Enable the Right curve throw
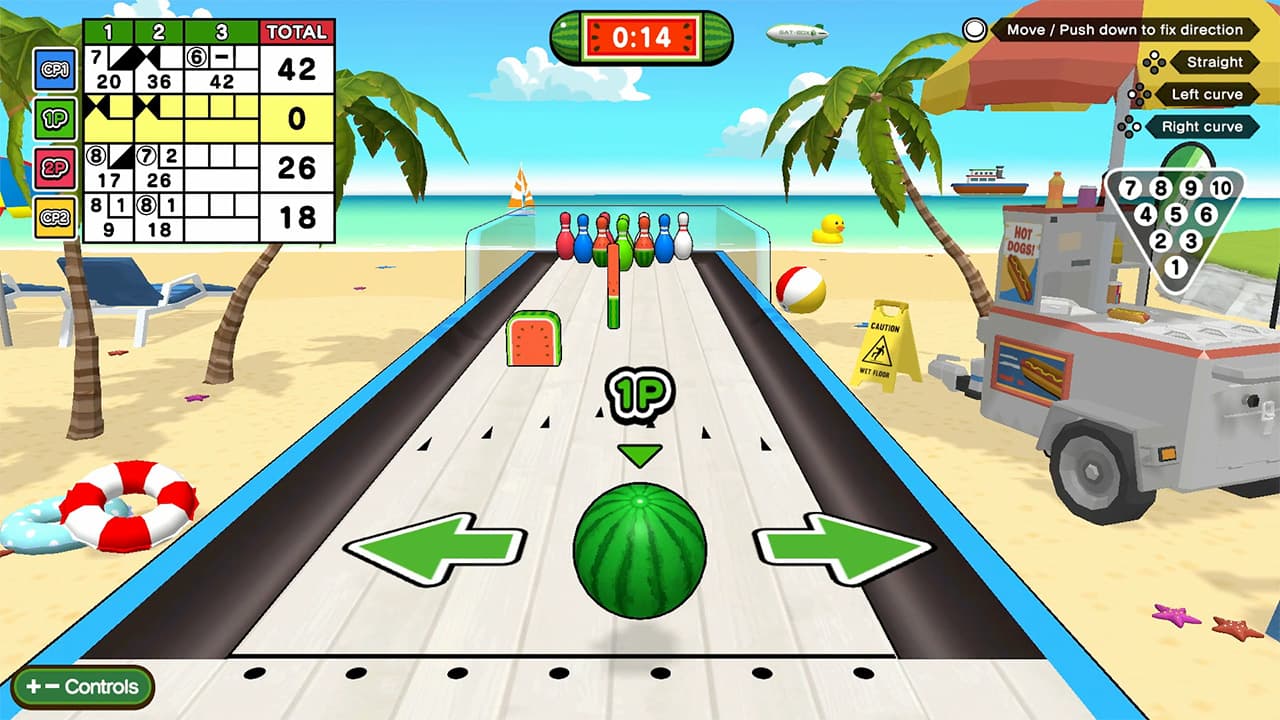Screen dimensions: 1280x720 pyautogui.click(x=1202, y=126)
